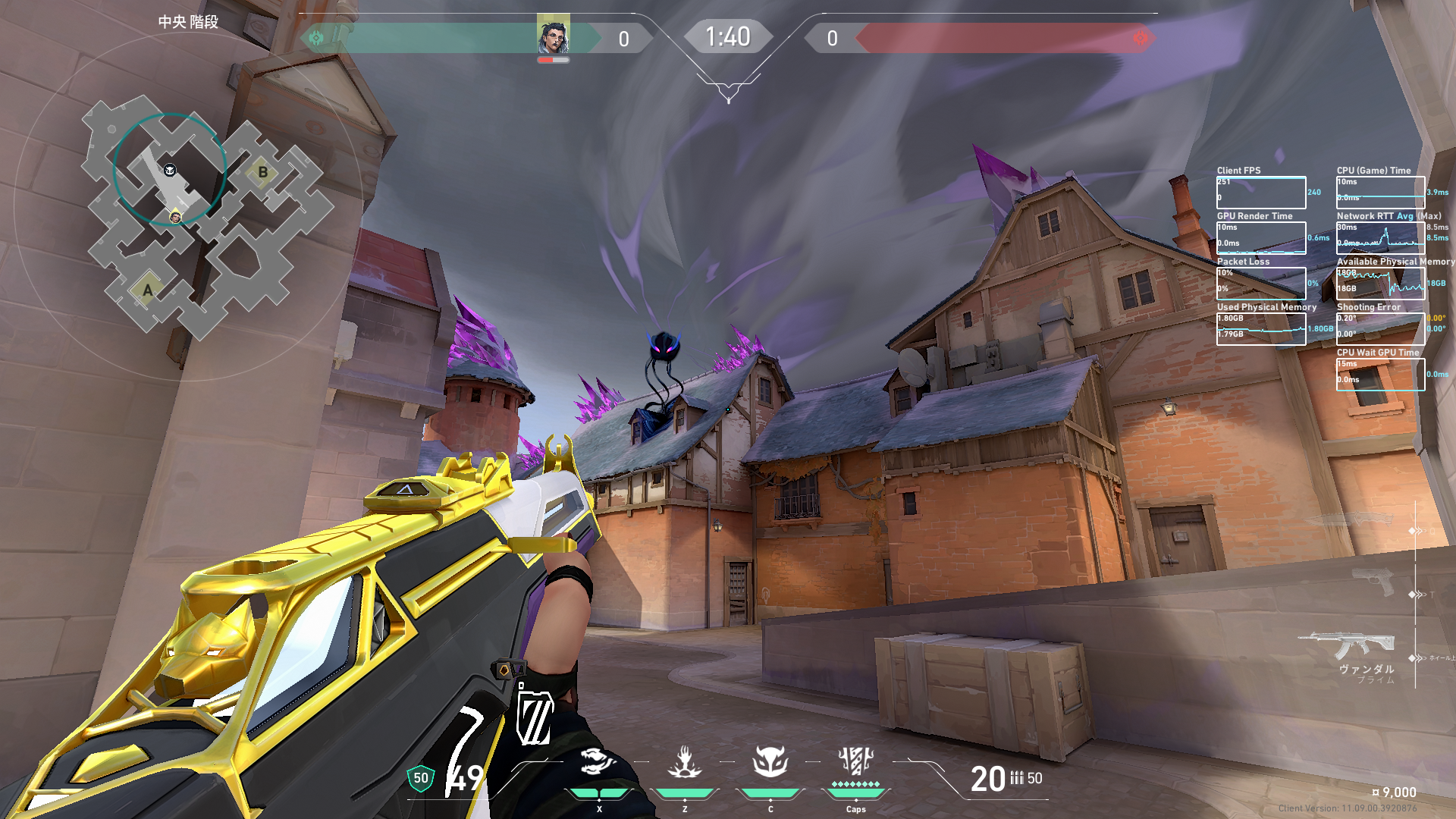Screen dimensions: 1456x819
Task: Click the Packet Loss graph
Action: [x=1261, y=283]
